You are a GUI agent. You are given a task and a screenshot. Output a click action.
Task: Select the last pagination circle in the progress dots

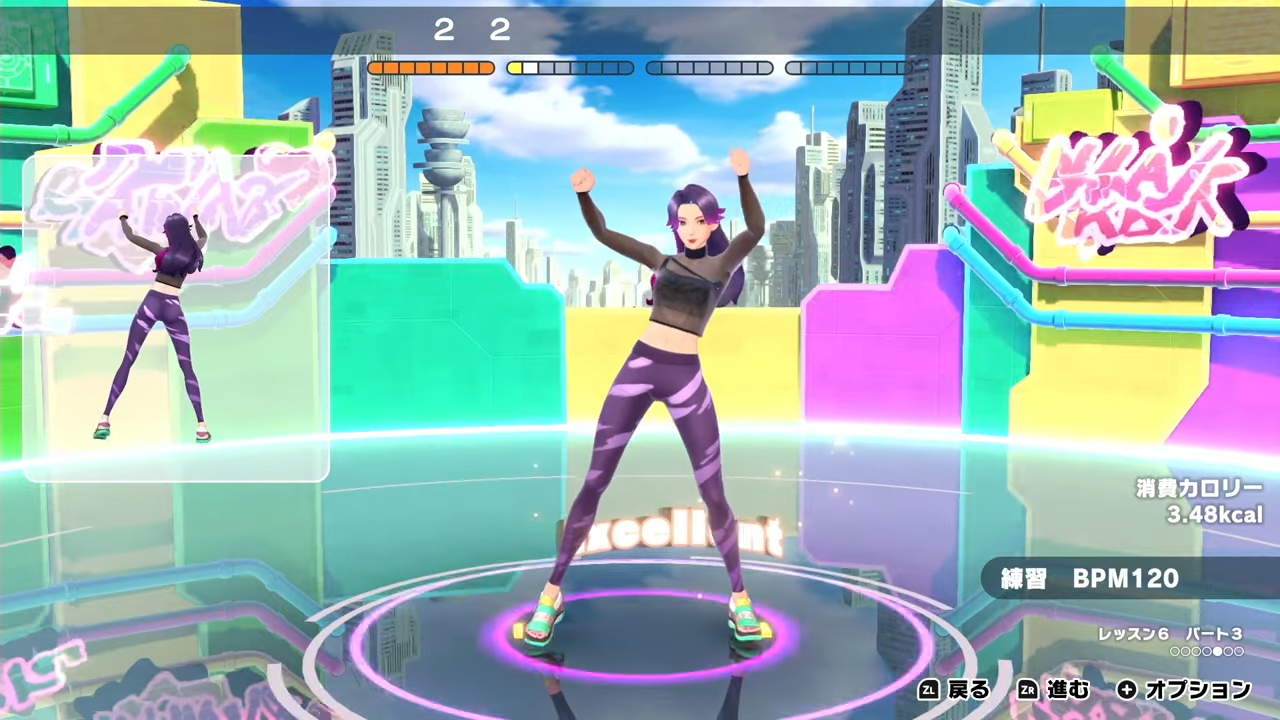pos(1239,651)
